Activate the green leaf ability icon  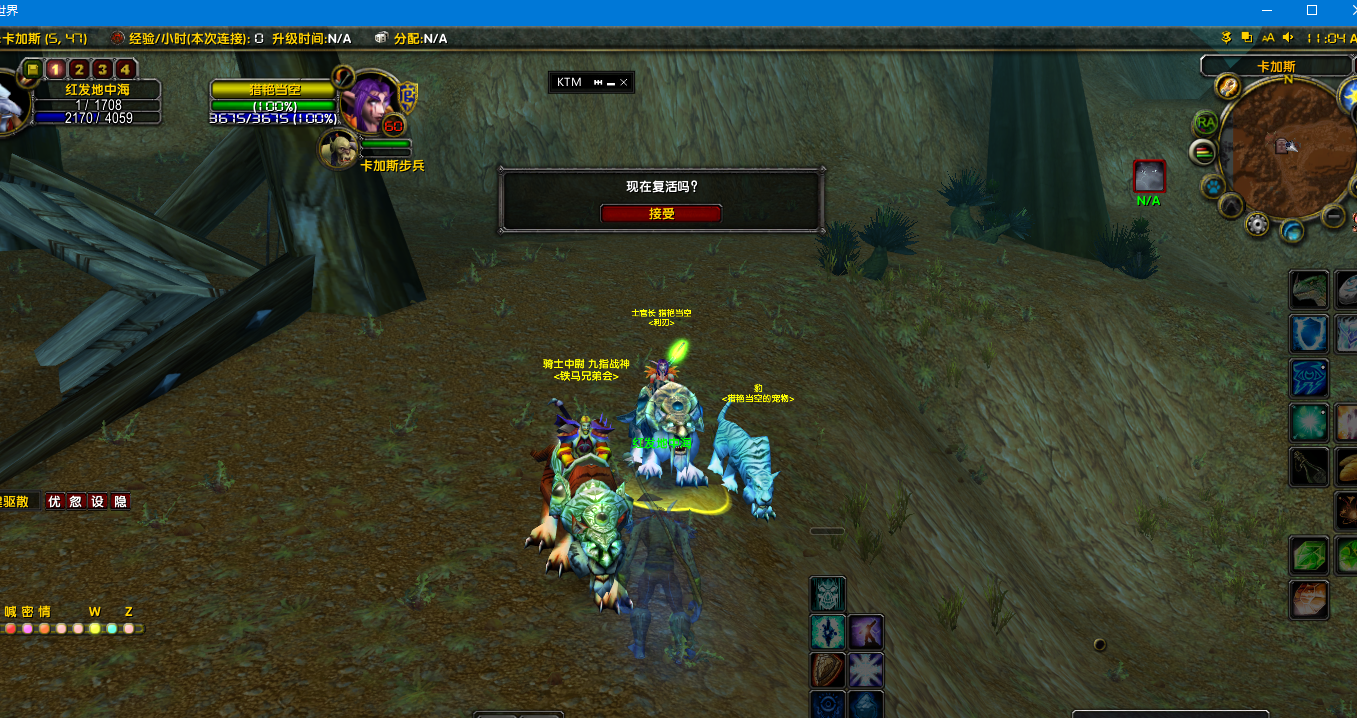pos(1308,554)
